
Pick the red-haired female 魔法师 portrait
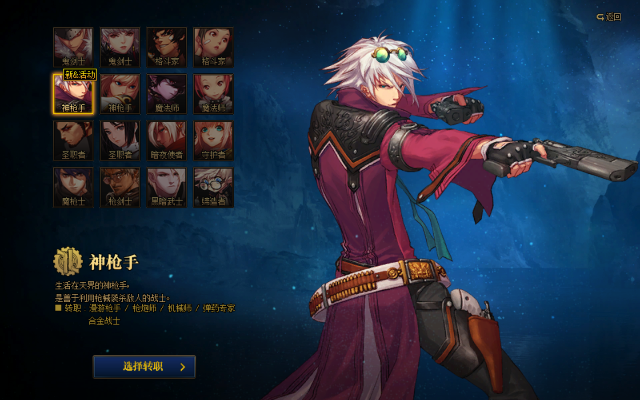point(213,93)
